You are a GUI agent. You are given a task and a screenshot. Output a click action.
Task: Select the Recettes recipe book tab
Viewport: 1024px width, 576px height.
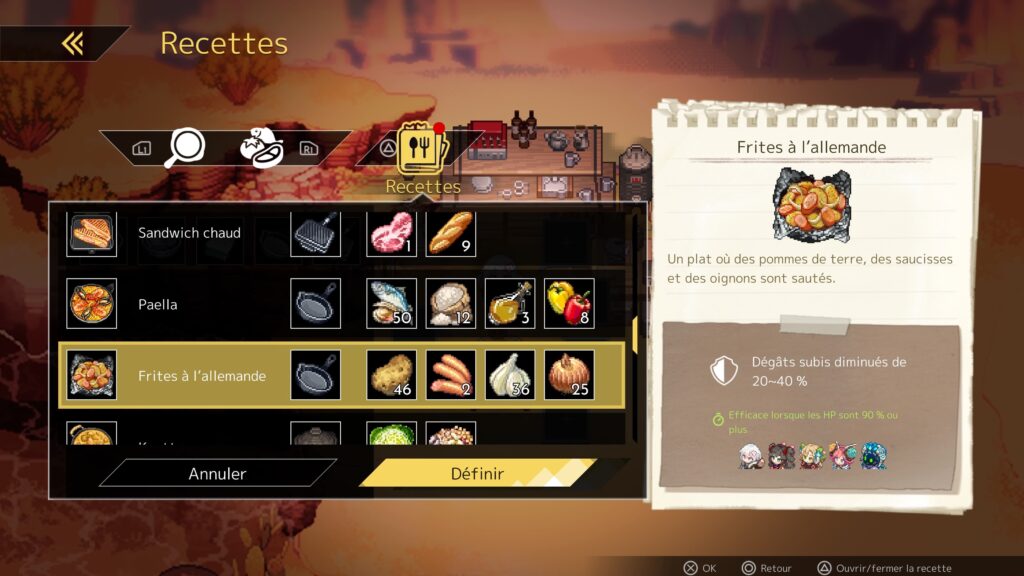(x=422, y=150)
